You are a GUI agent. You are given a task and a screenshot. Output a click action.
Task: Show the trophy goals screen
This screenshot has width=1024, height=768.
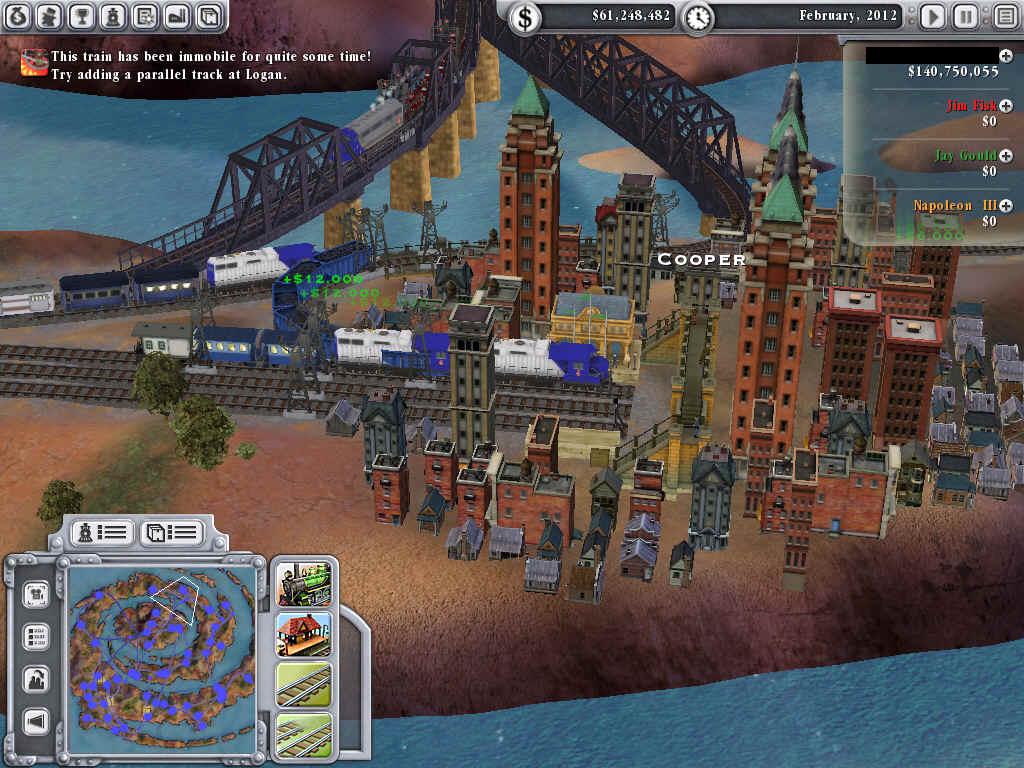pyautogui.click(x=83, y=16)
